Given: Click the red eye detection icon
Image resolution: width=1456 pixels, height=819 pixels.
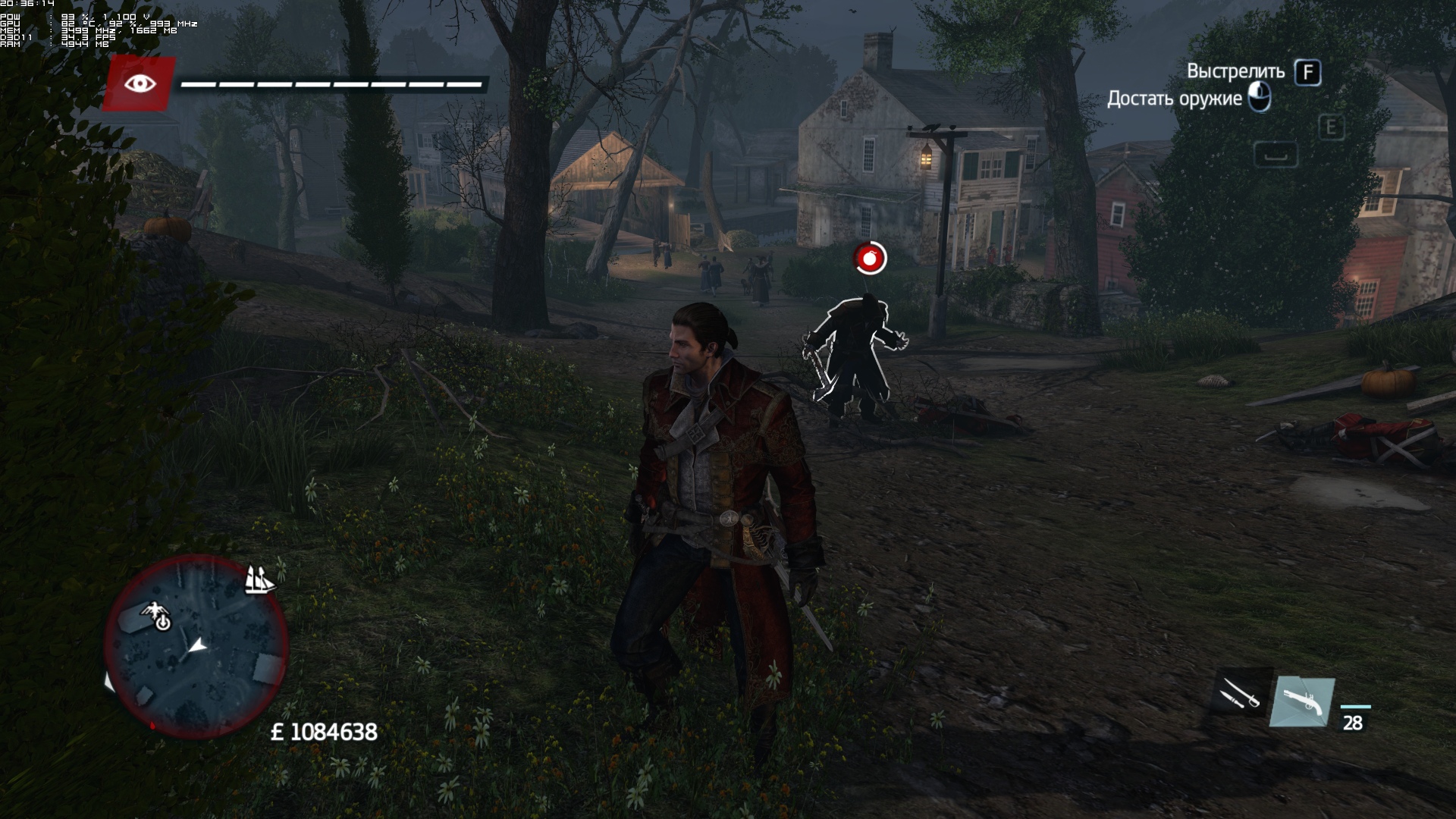Looking at the screenshot, I should tap(139, 83).
